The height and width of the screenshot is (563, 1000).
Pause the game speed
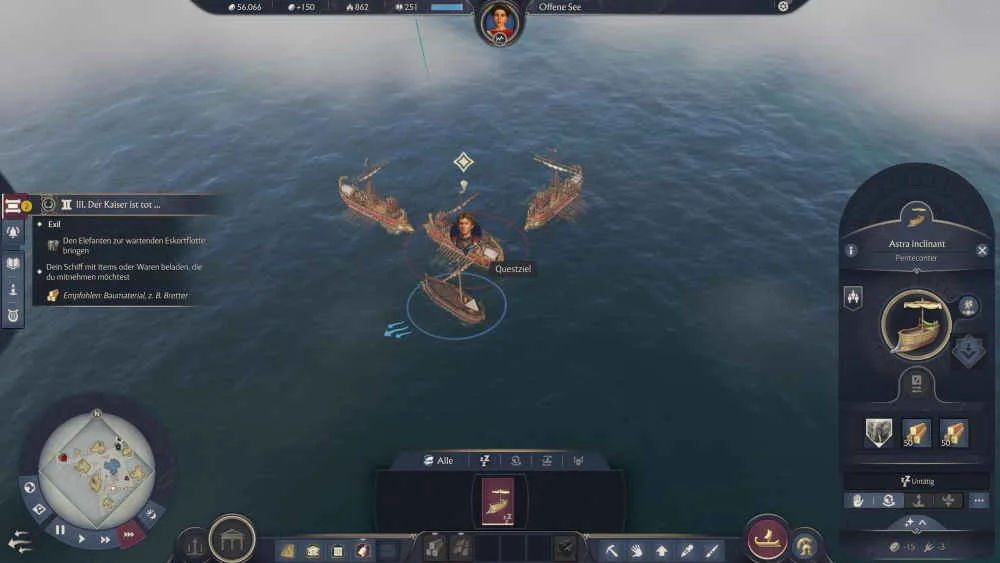[x=60, y=529]
